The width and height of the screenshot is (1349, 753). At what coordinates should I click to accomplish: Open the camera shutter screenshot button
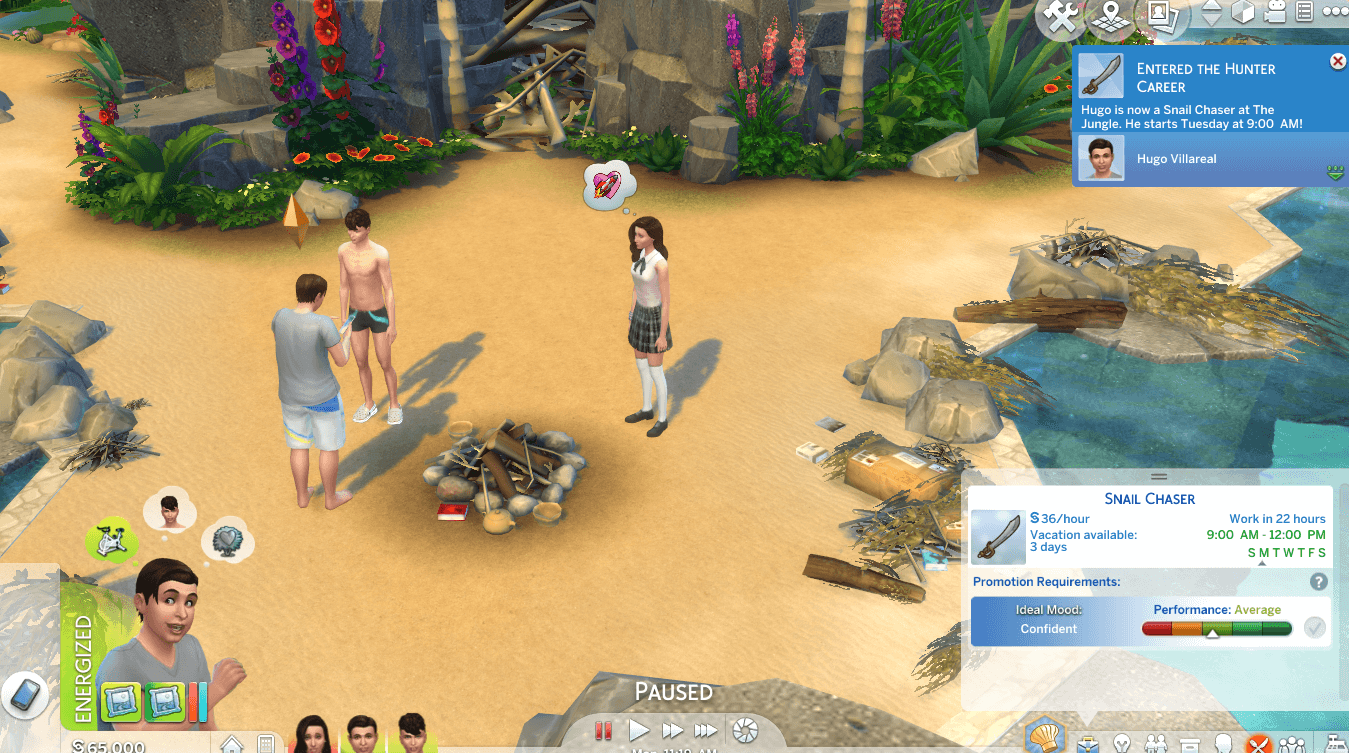pos(746,731)
